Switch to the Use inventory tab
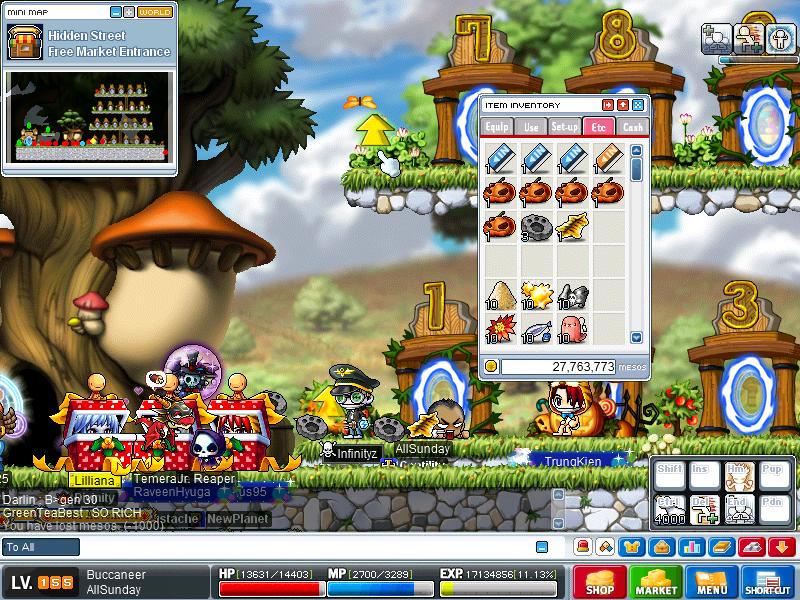 tap(531, 127)
